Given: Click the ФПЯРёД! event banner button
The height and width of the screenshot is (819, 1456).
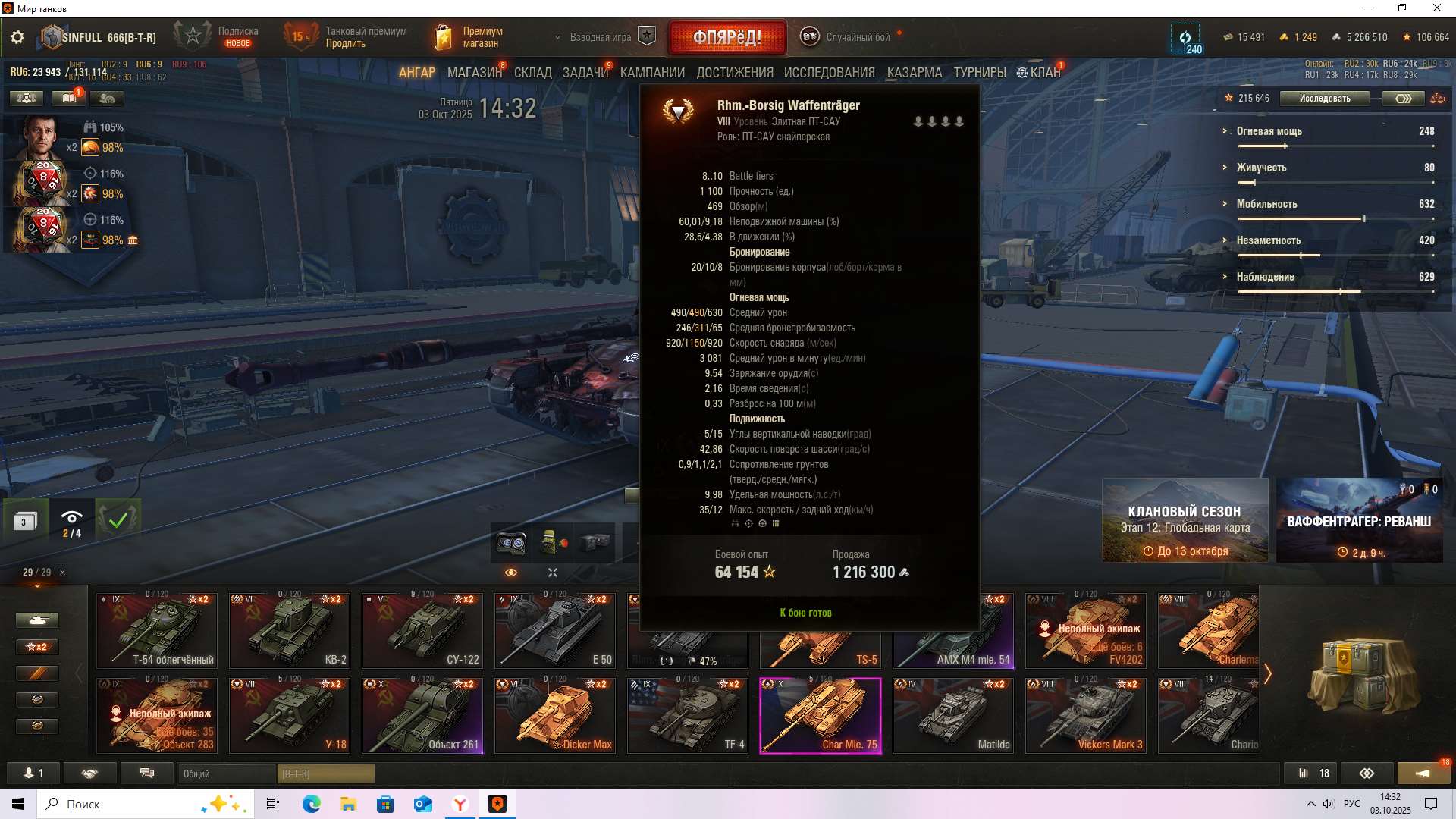Looking at the screenshot, I should tap(726, 36).
